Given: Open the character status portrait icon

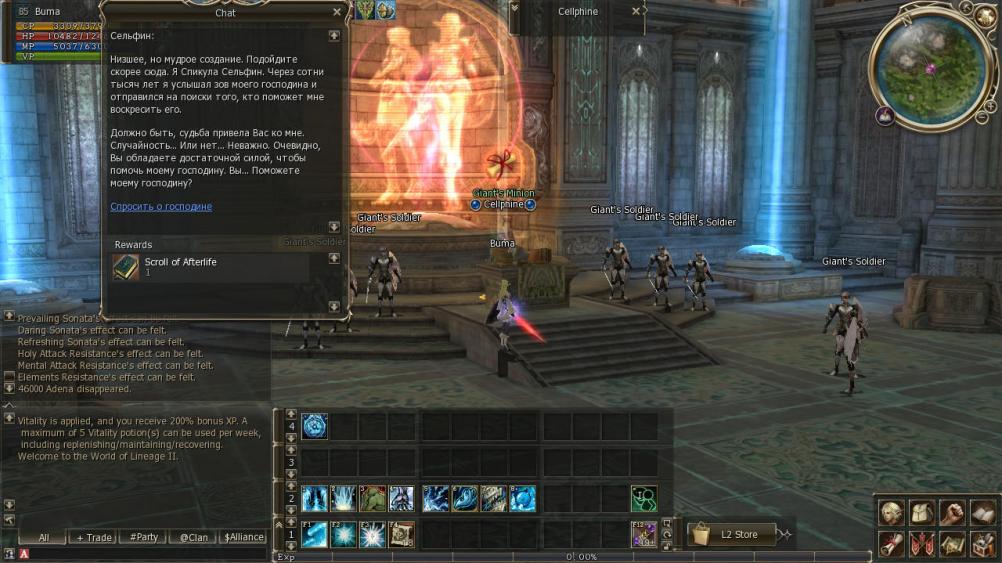Looking at the screenshot, I should pos(891,514).
